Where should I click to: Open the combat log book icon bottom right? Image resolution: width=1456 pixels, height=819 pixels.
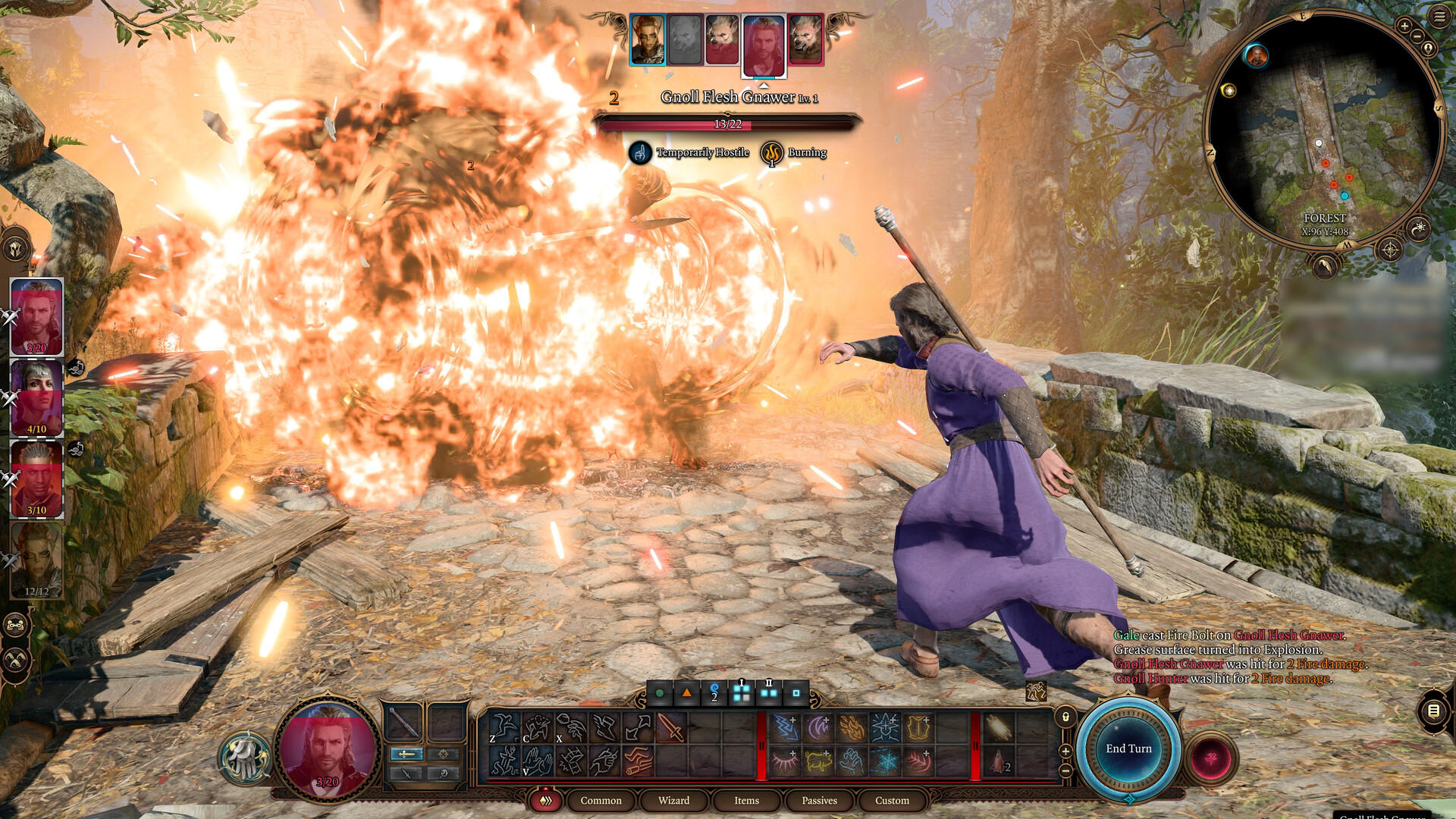pyautogui.click(x=1433, y=711)
